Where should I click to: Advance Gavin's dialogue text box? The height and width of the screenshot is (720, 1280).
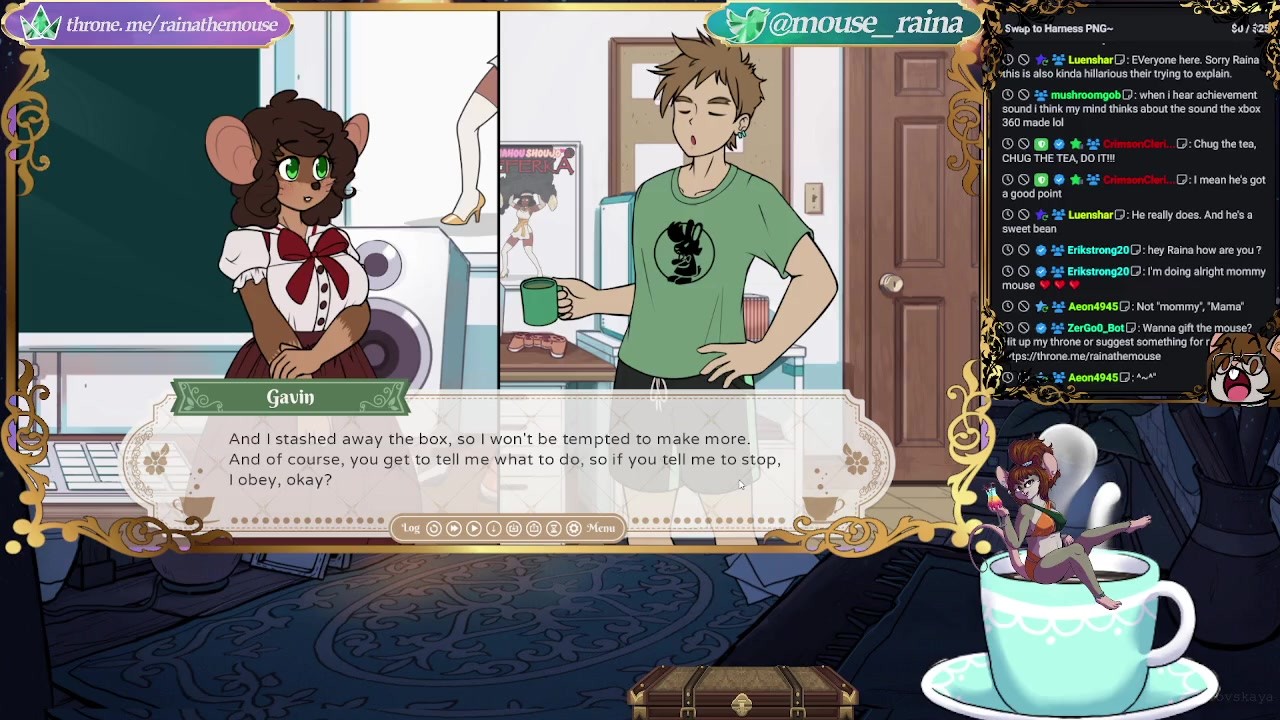coord(505,460)
